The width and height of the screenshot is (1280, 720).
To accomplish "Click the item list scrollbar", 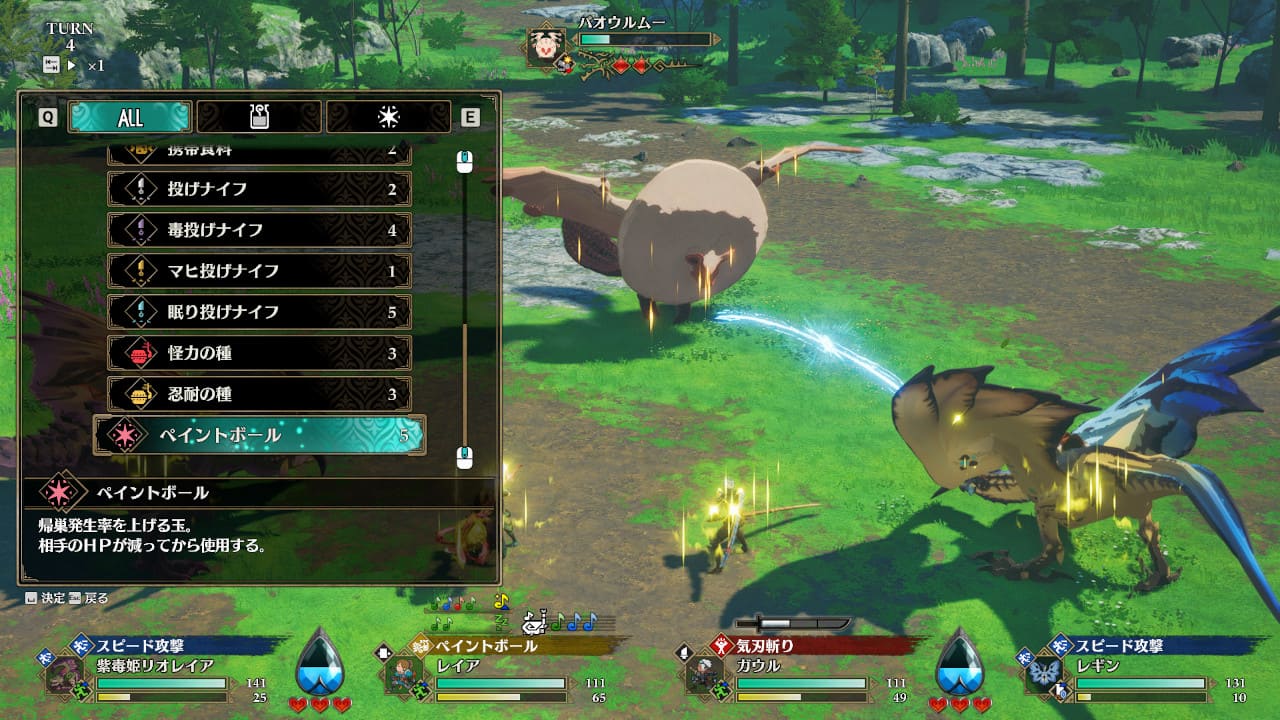I will point(464,300).
